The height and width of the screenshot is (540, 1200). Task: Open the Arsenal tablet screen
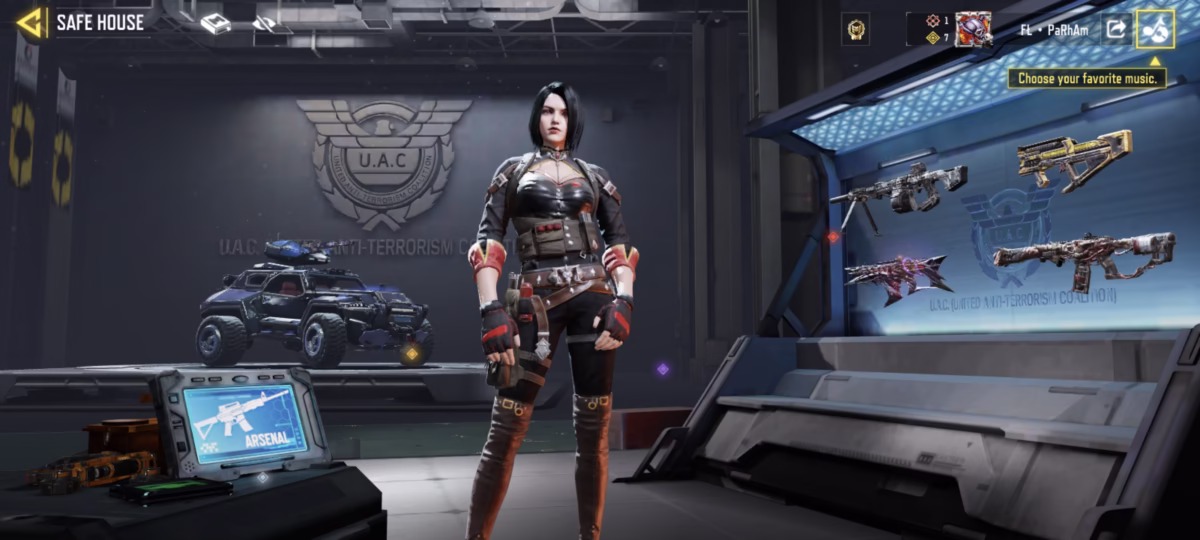coord(238,418)
